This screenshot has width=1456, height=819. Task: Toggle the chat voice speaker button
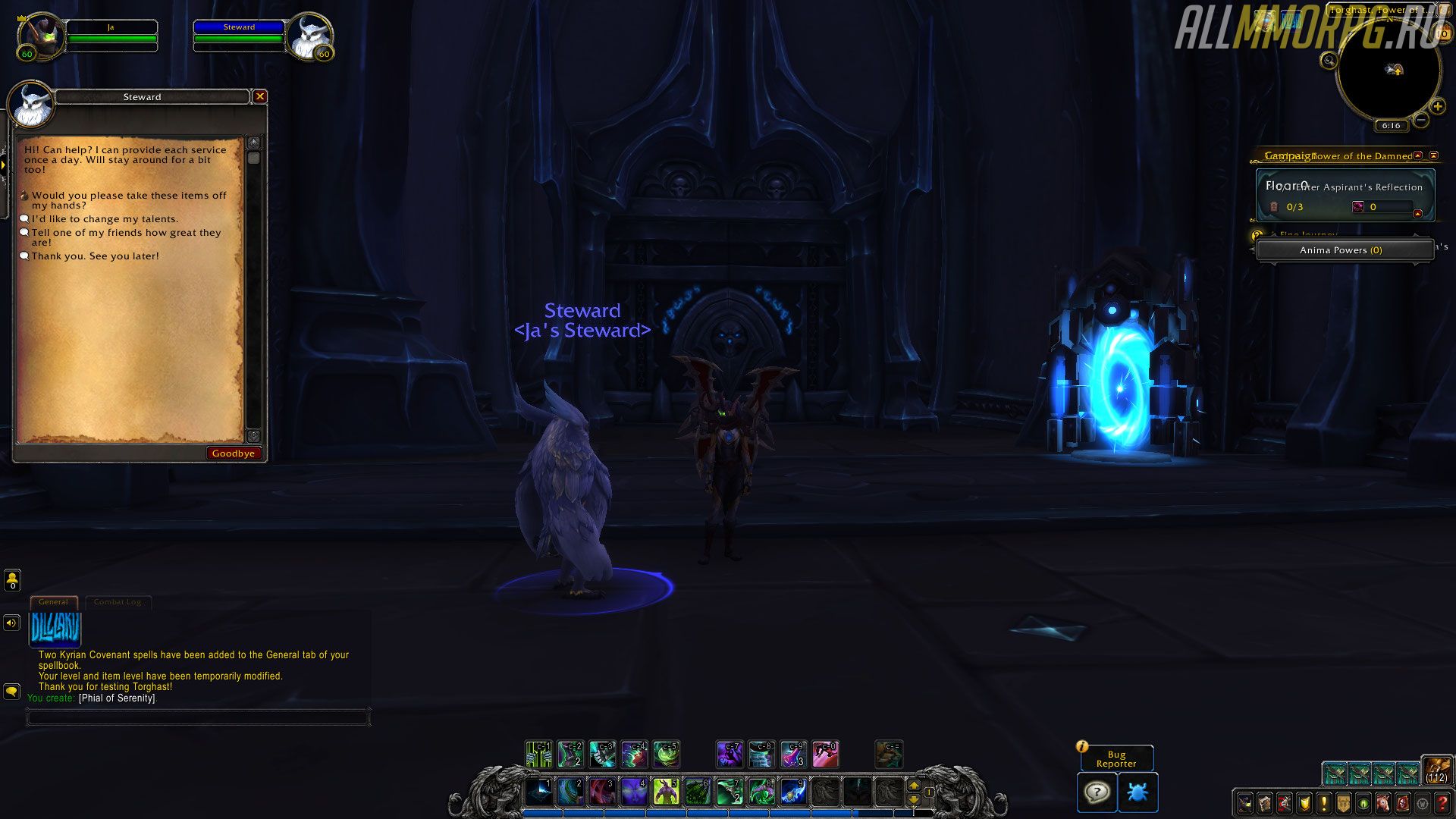click(11, 623)
